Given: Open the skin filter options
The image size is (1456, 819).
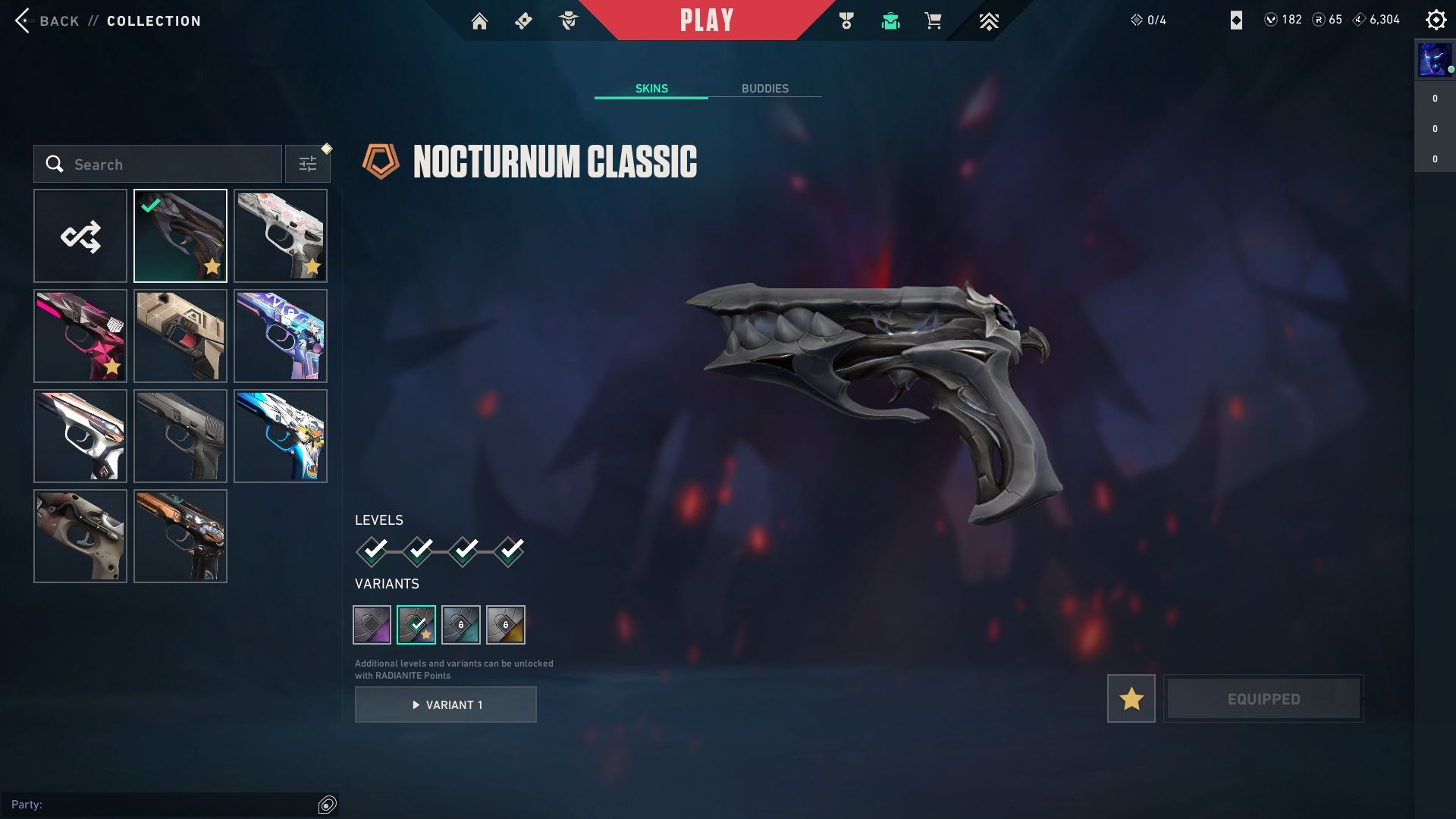Looking at the screenshot, I should [308, 165].
